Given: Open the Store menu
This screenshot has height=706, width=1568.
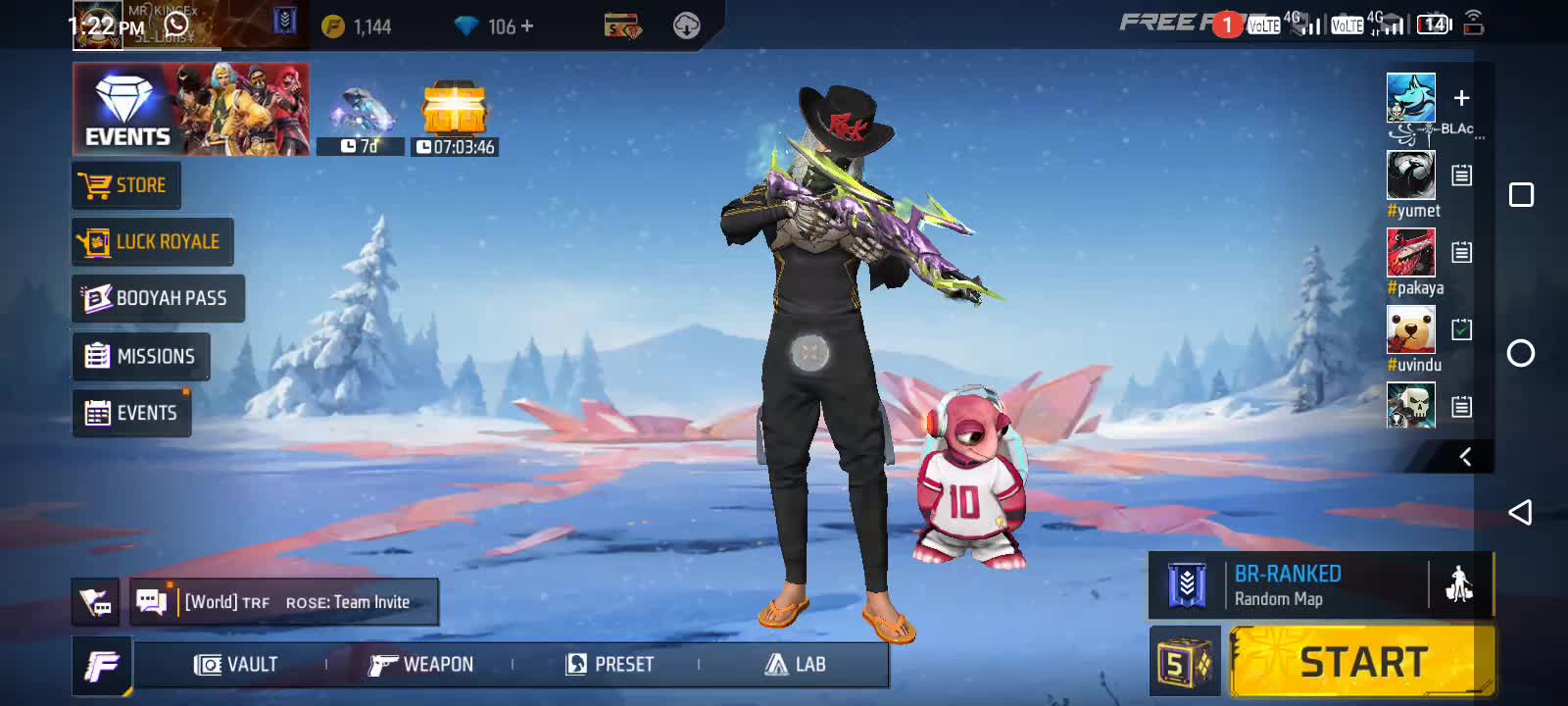Looking at the screenshot, I should [126, 185].
